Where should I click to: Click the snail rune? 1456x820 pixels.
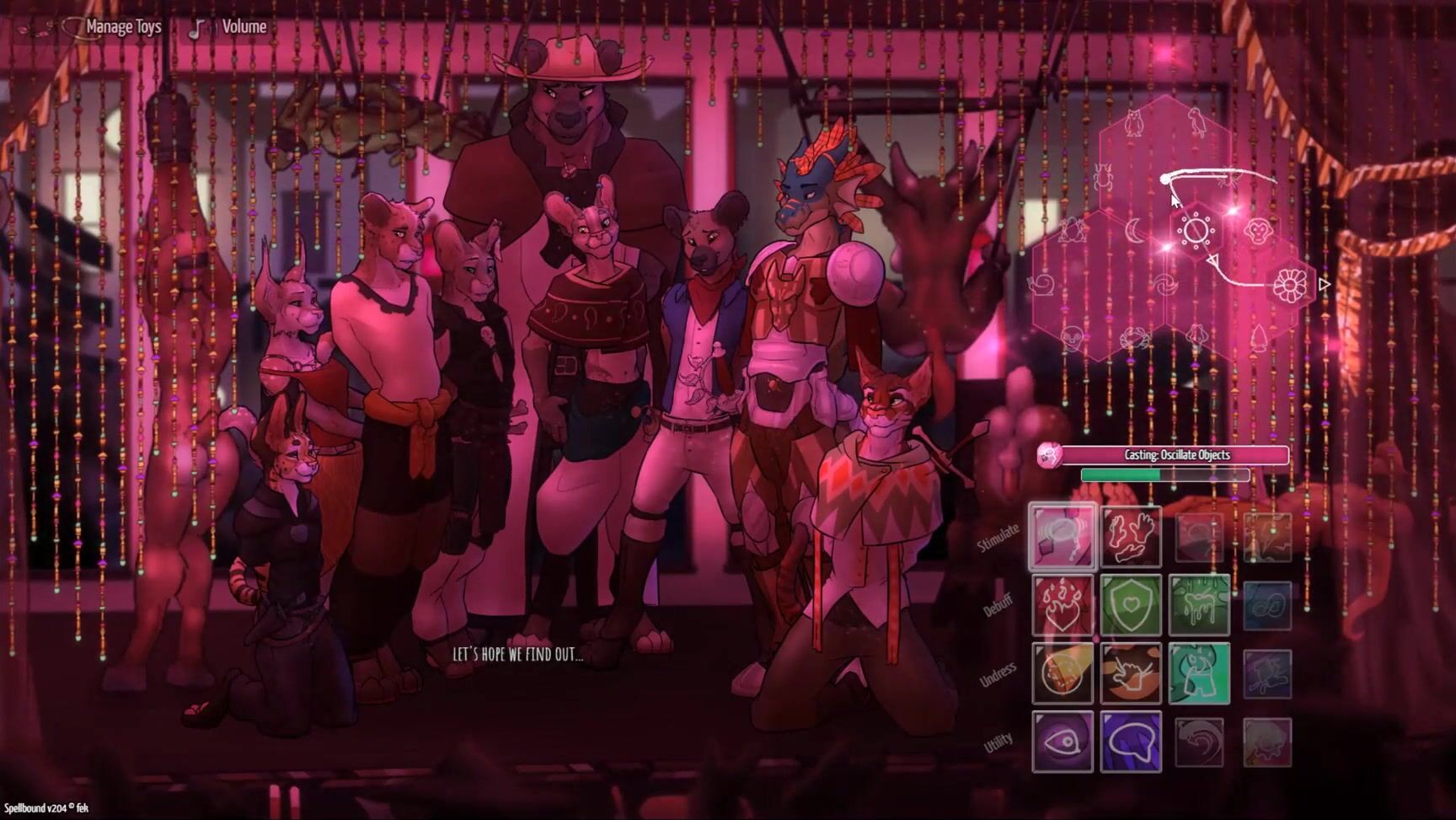[x=1042, y=285]
